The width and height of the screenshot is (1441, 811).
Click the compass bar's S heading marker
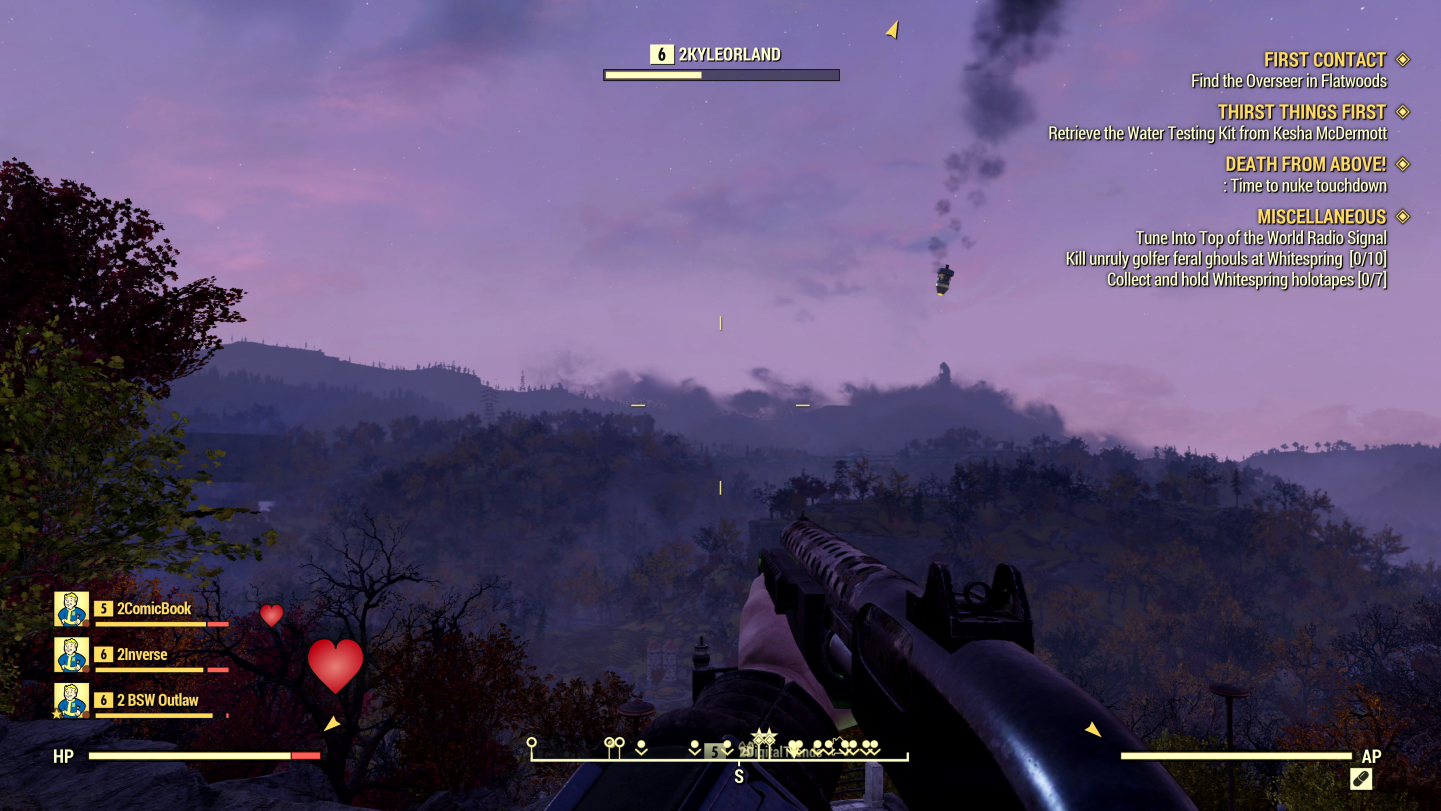coord(739,776)
